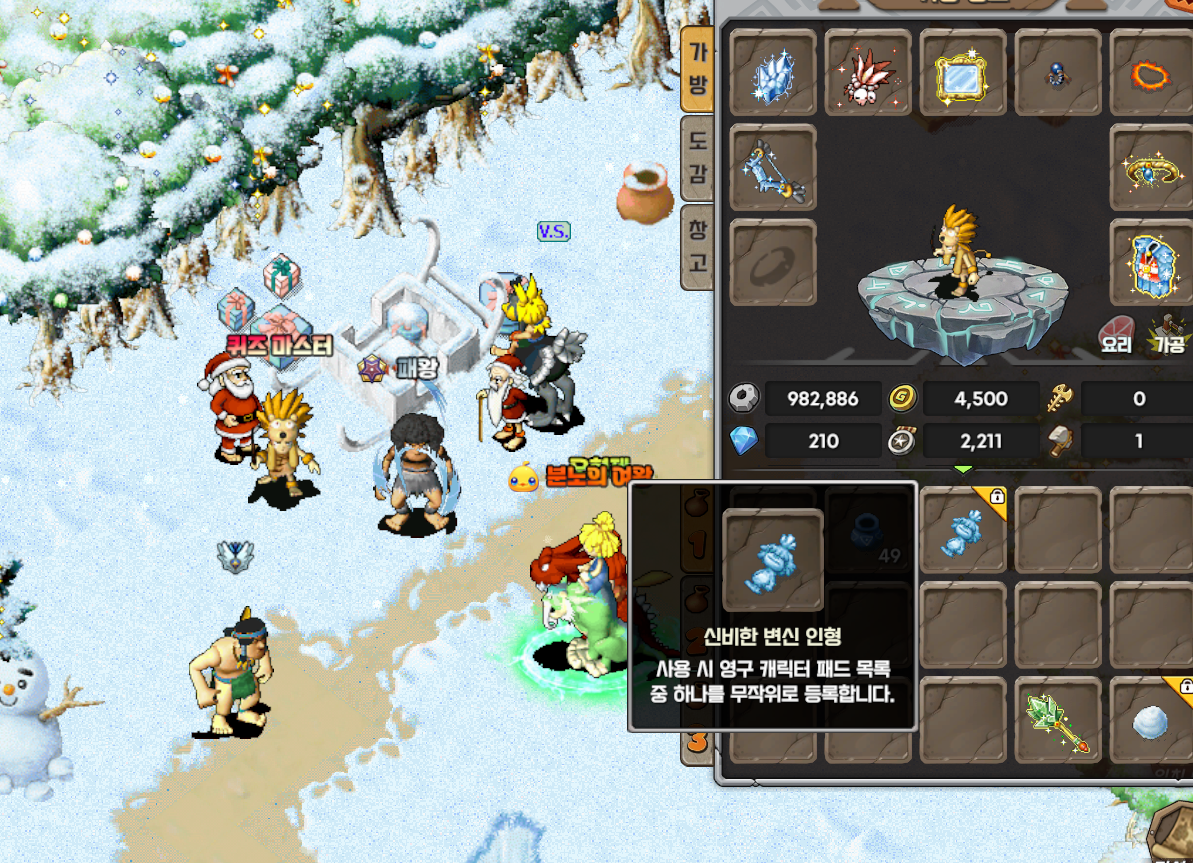Select the frozen Santa outfit slot
1193x863 pixels.
(1152, 262)
